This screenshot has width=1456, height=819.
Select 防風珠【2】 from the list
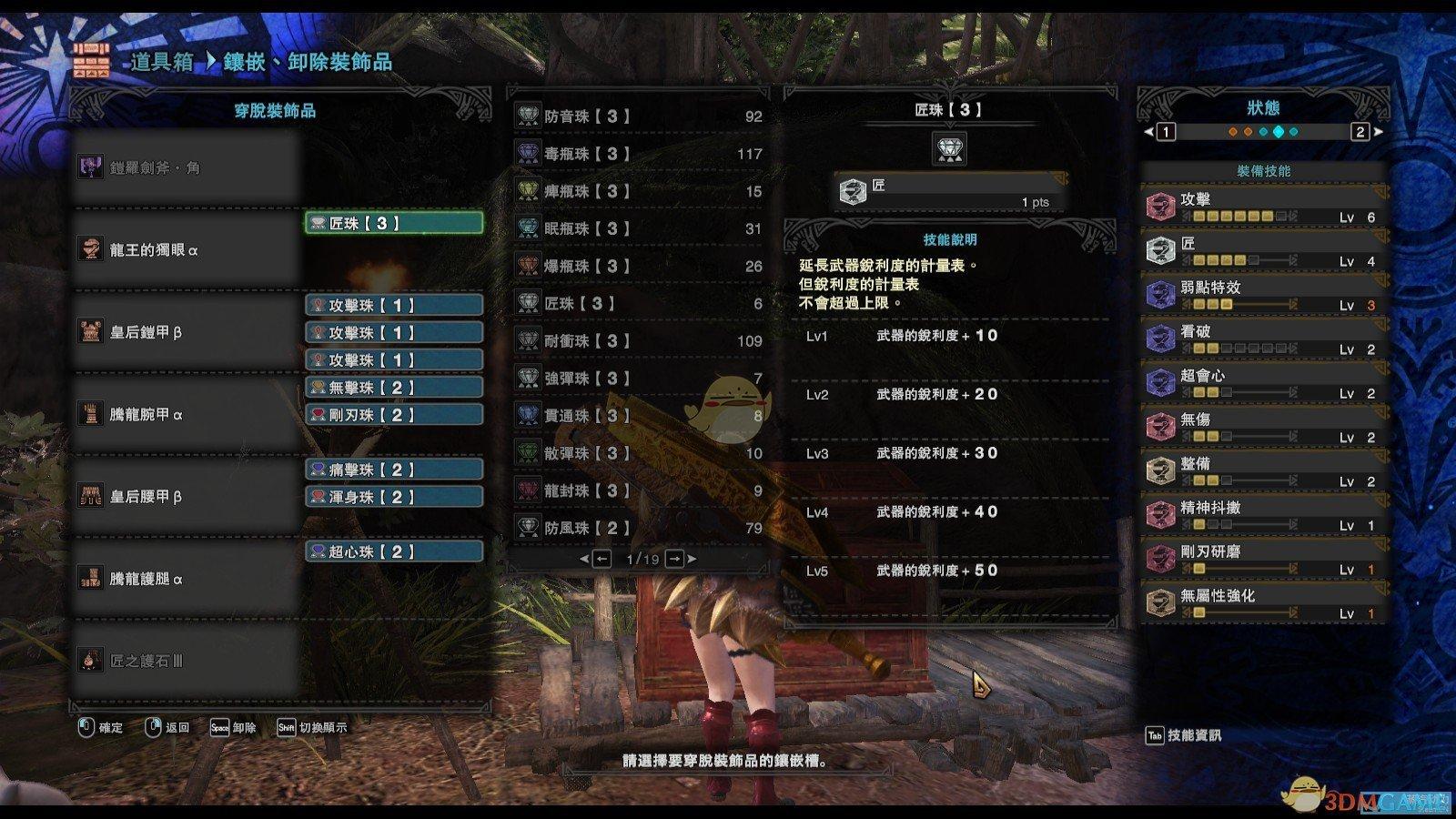(638, 528)
